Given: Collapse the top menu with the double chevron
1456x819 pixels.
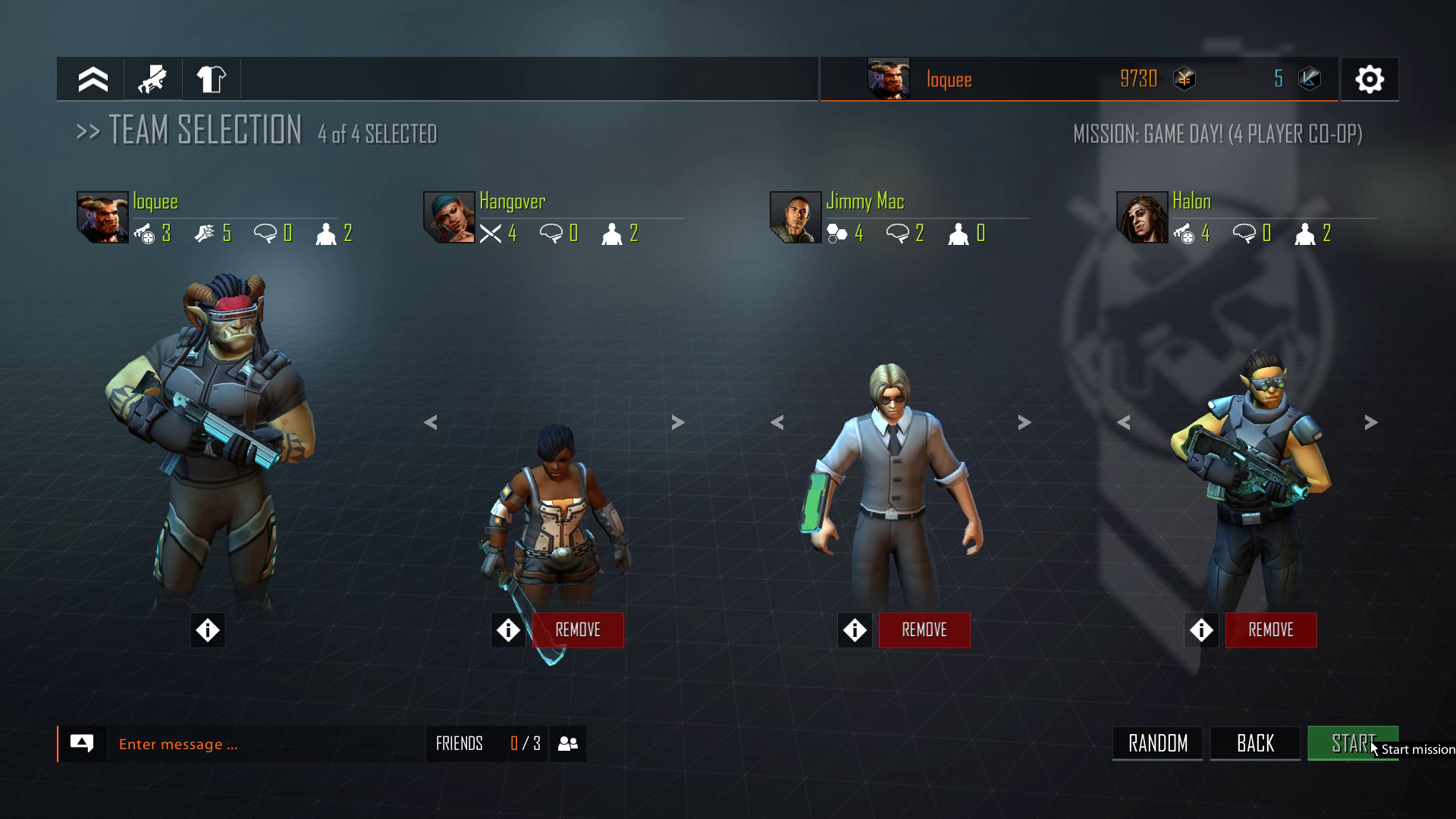Looking at the screenshot, I should pos(92,79).
